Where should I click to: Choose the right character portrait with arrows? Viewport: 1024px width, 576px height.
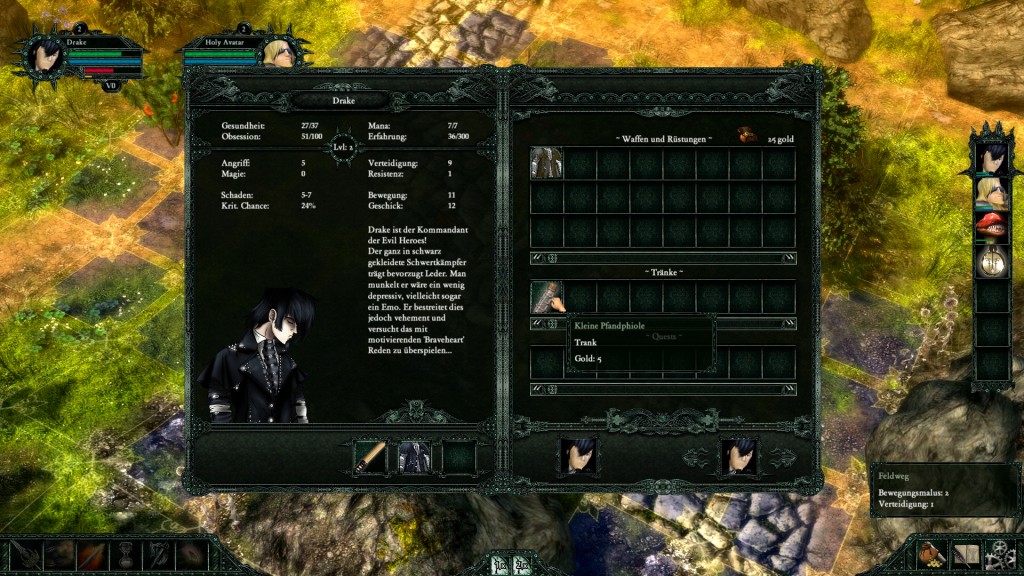click(739, 456)
